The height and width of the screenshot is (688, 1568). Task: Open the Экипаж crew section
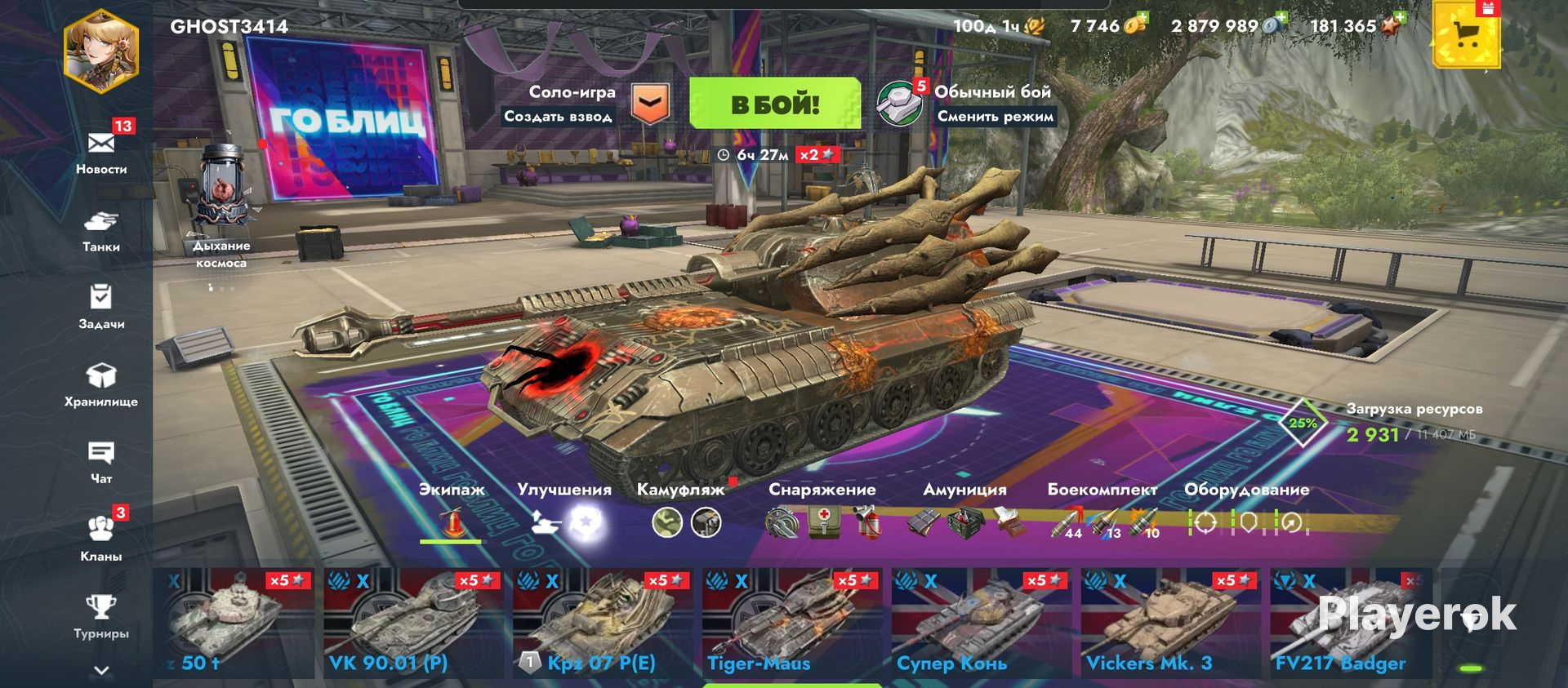pos(452,510)
